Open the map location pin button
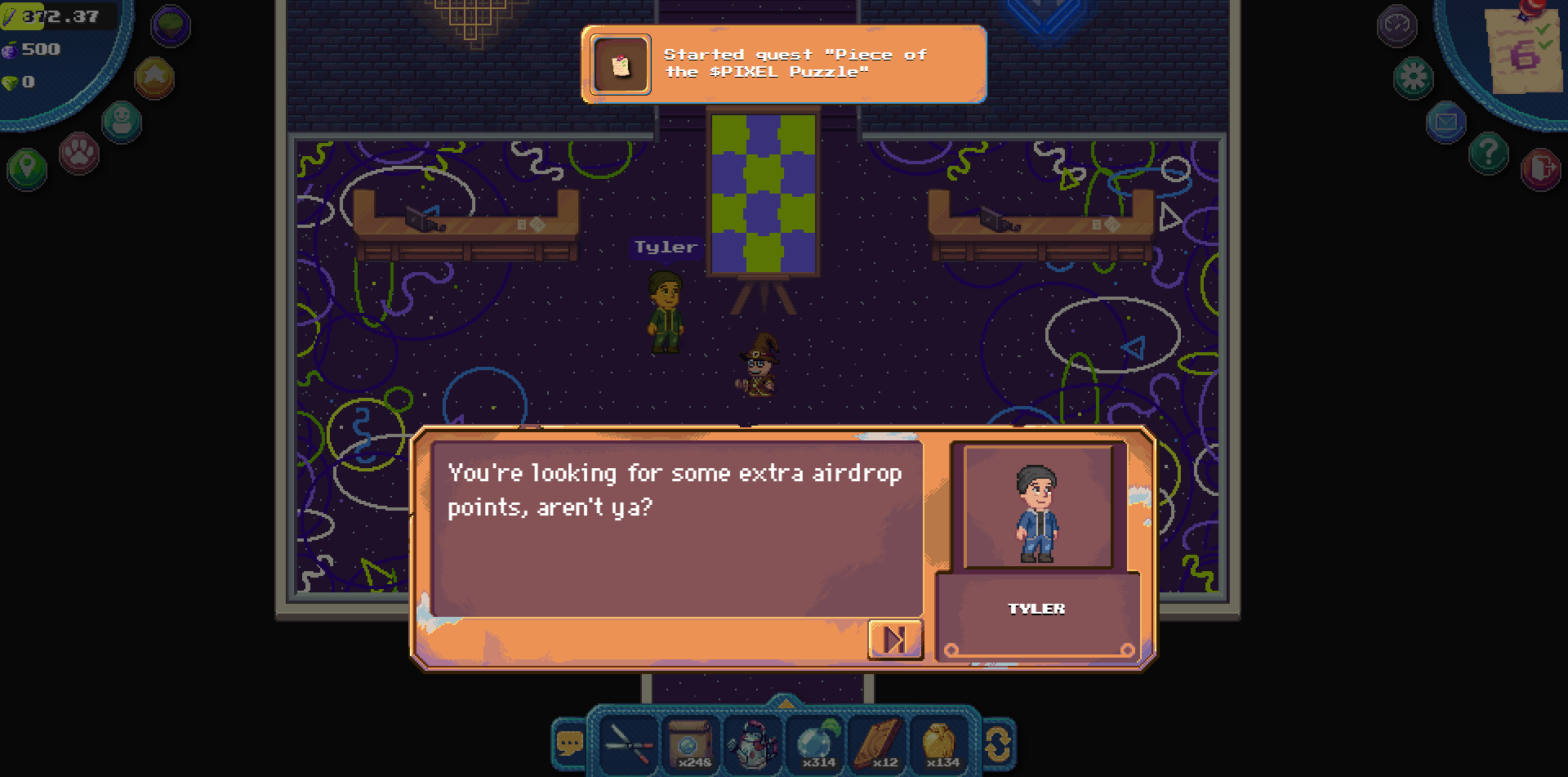Screen dimensions: 1568x777 [27, 169]
